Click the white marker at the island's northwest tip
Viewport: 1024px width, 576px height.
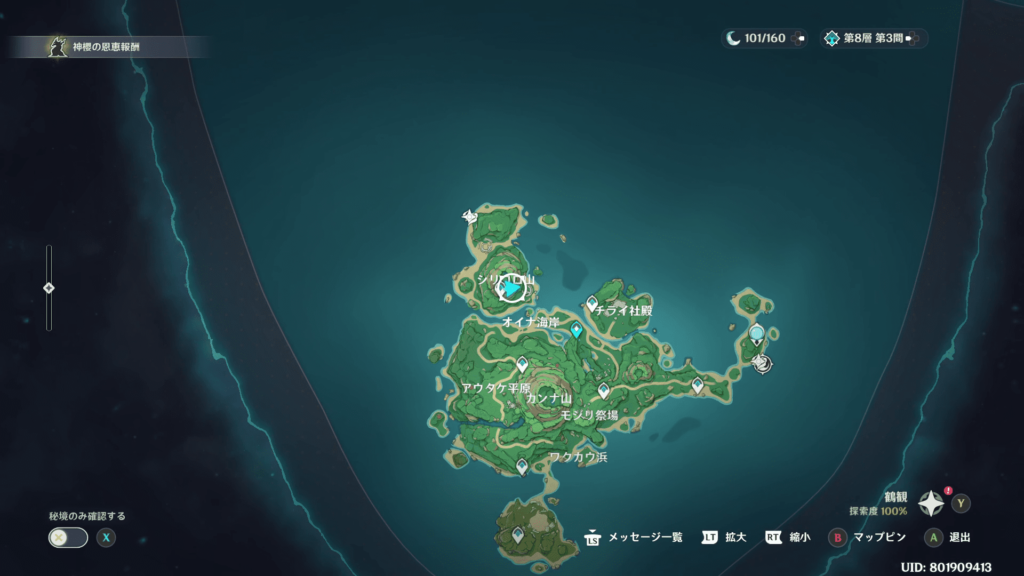point(469,215)
